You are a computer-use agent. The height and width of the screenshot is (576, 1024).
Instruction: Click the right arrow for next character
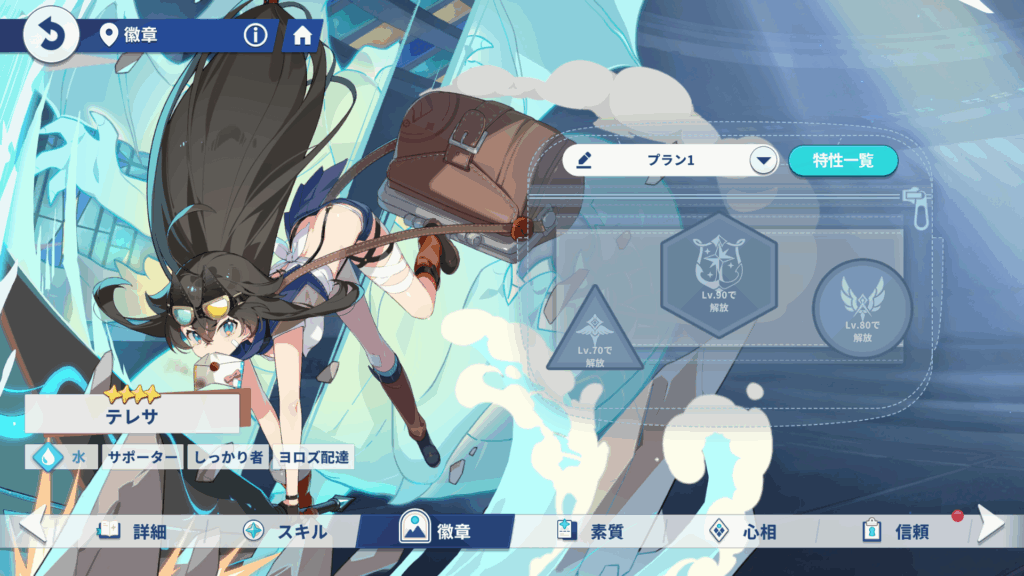tap(990, 523)
